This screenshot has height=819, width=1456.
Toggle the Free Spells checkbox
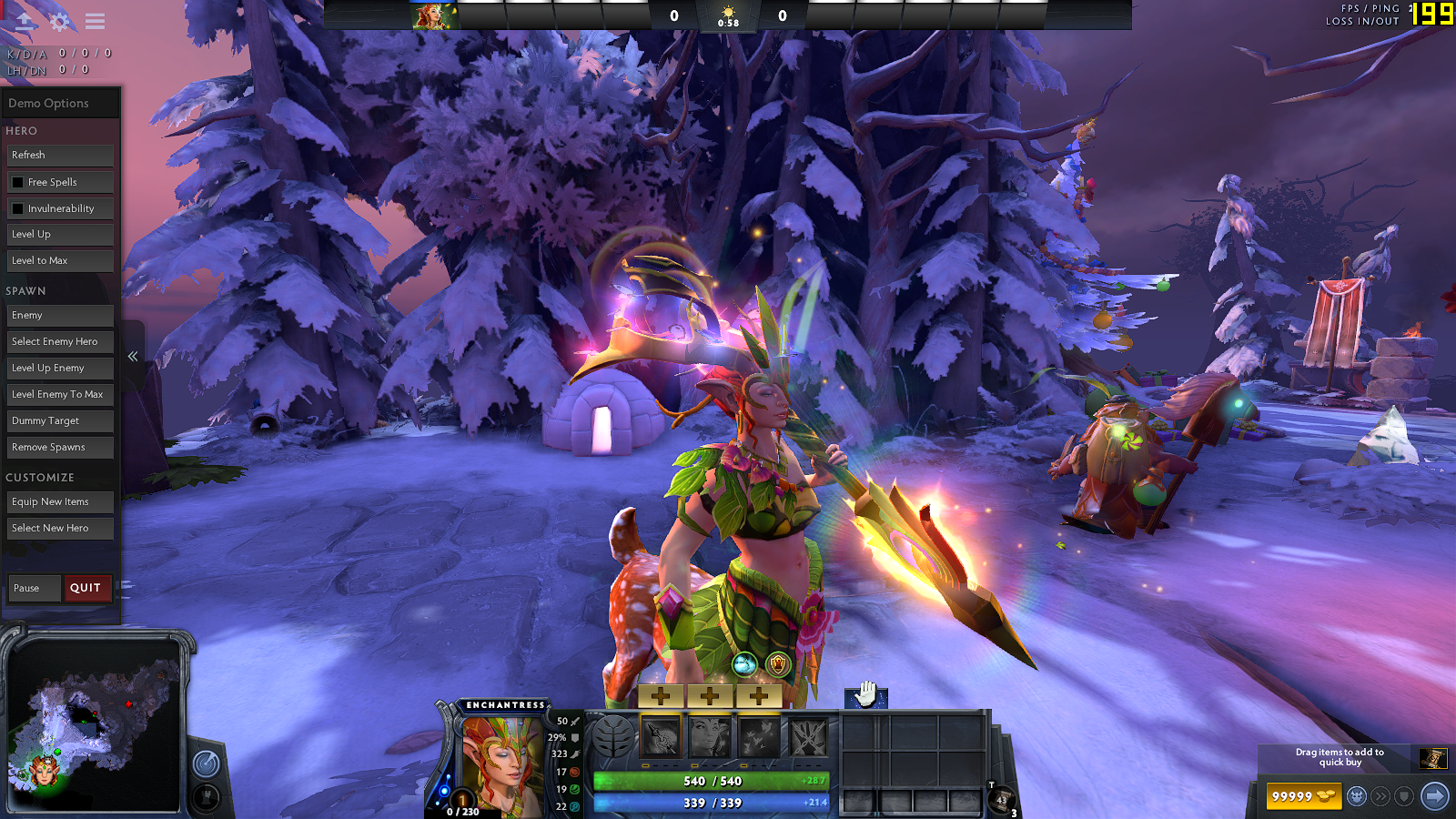(x=18, y=182)
